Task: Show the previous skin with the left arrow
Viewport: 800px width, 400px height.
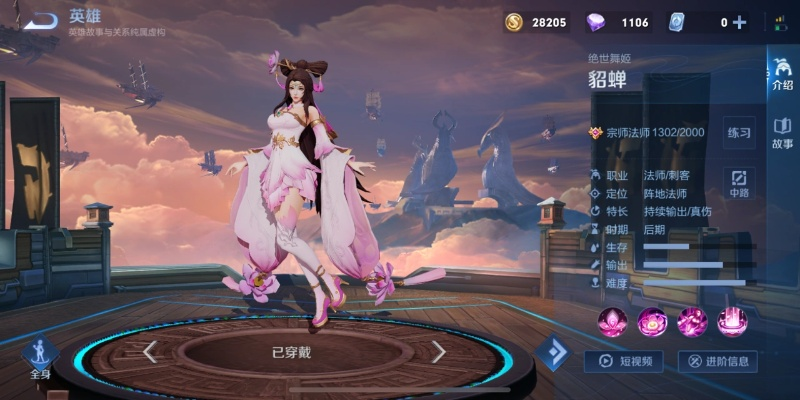Action: coord(150,351)
